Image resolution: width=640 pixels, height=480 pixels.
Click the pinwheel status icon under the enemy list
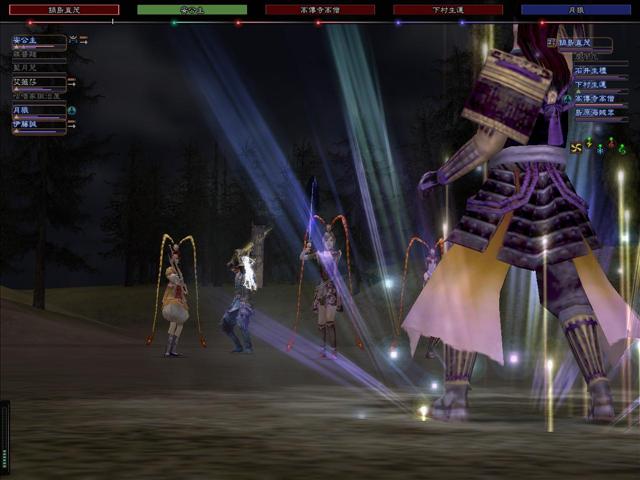pos(576,148)
